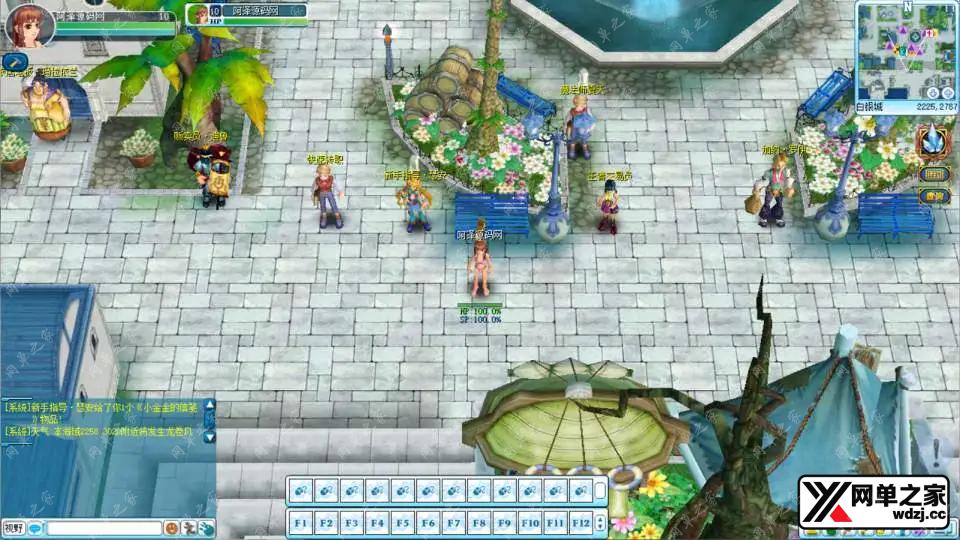The width and height of the screenshot is (960, 540).
Task: Click the small button ending the mouse hotbar
Action: tap(600, 490)
